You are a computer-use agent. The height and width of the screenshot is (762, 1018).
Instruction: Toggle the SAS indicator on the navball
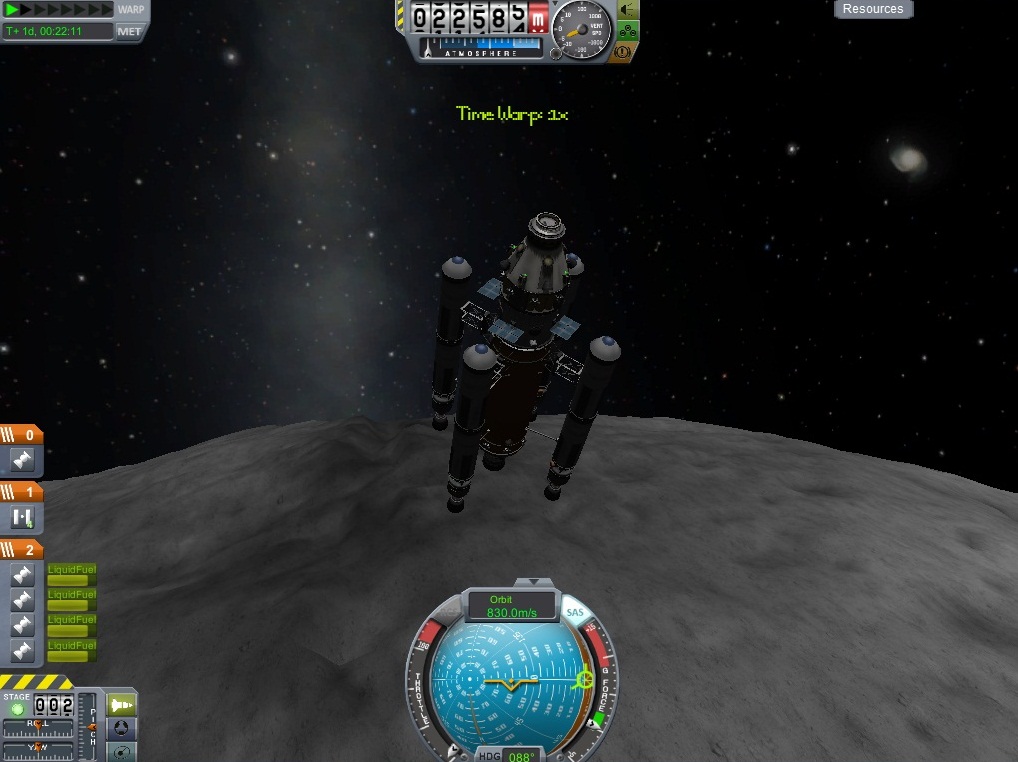[x=575, y=612]
